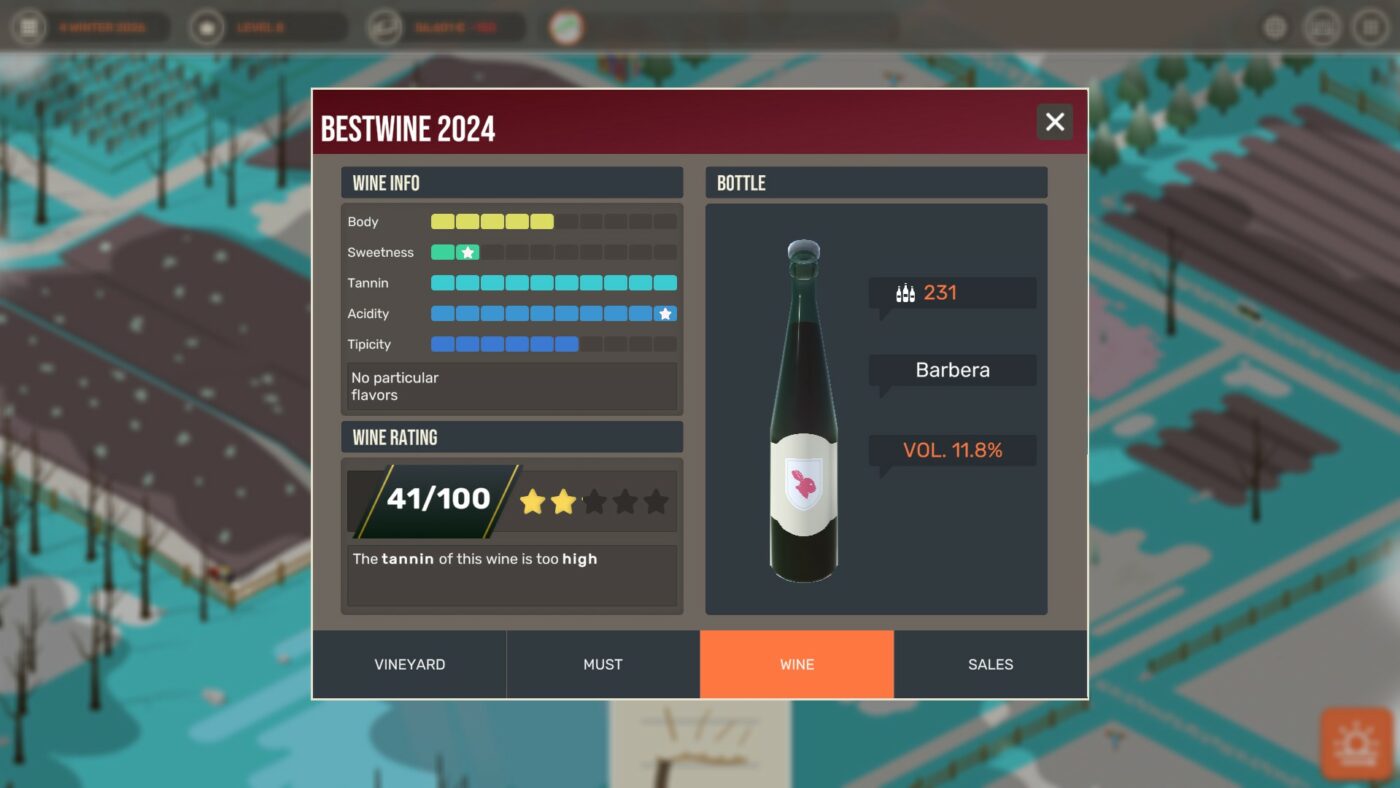This screenshot has width=1400, height=788.
Task: Open the globe icon at top right
Action: pyautogui.click(x=1275, y=26)
